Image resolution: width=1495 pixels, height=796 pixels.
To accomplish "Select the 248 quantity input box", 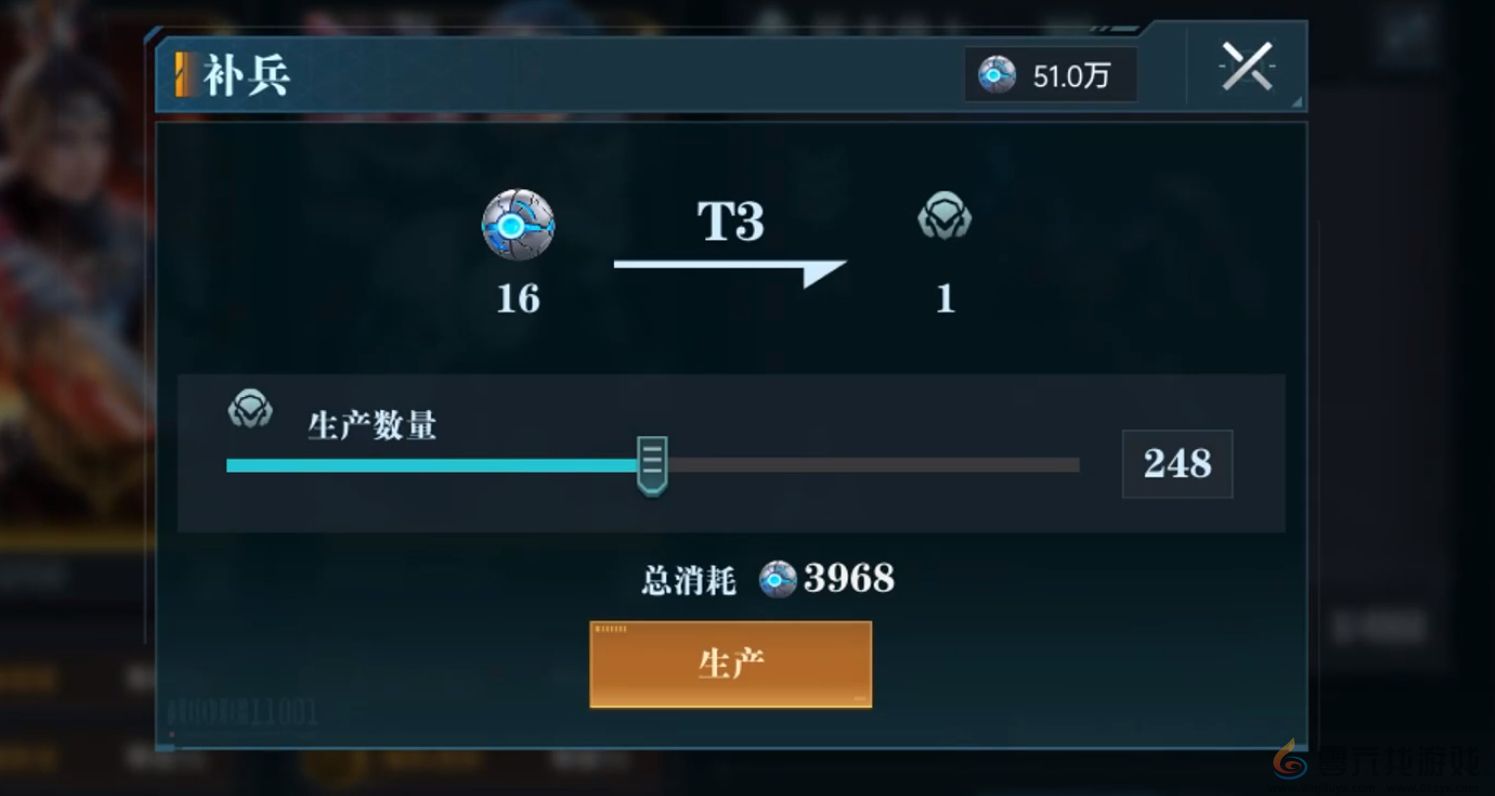I will (x=1177, y=462).
